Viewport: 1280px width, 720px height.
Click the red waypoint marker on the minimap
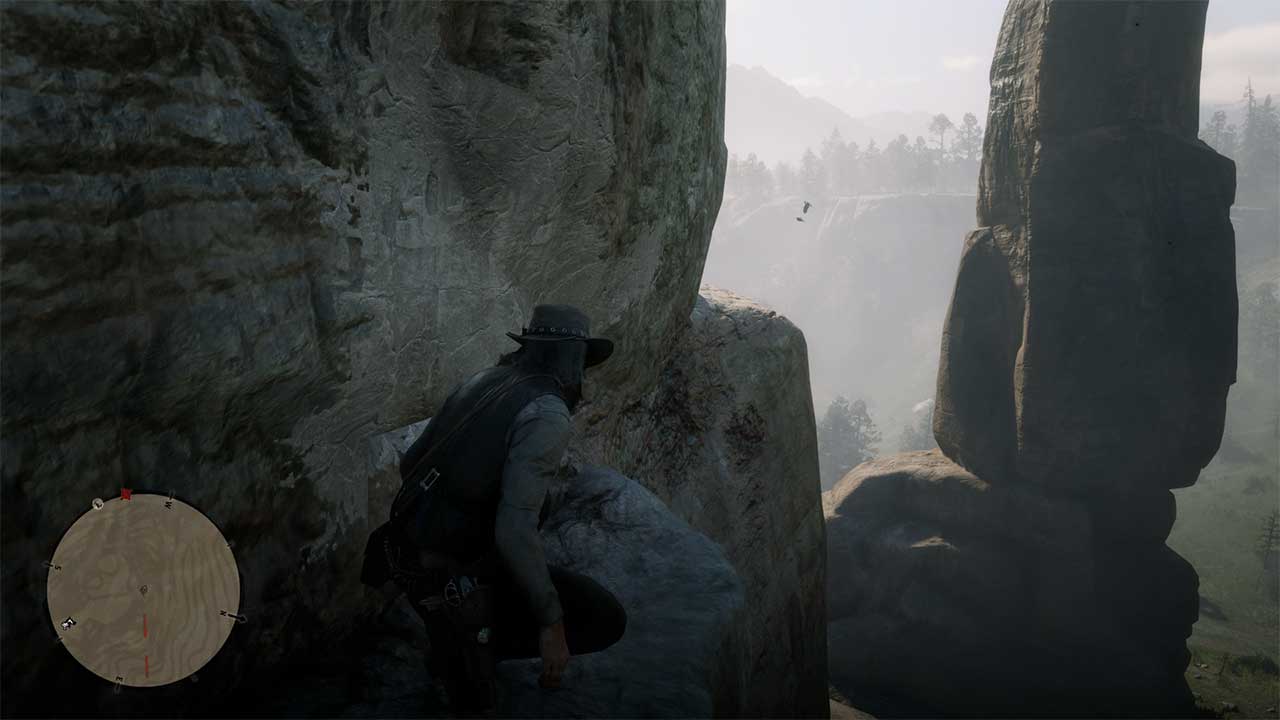click(x=126, y=493)
